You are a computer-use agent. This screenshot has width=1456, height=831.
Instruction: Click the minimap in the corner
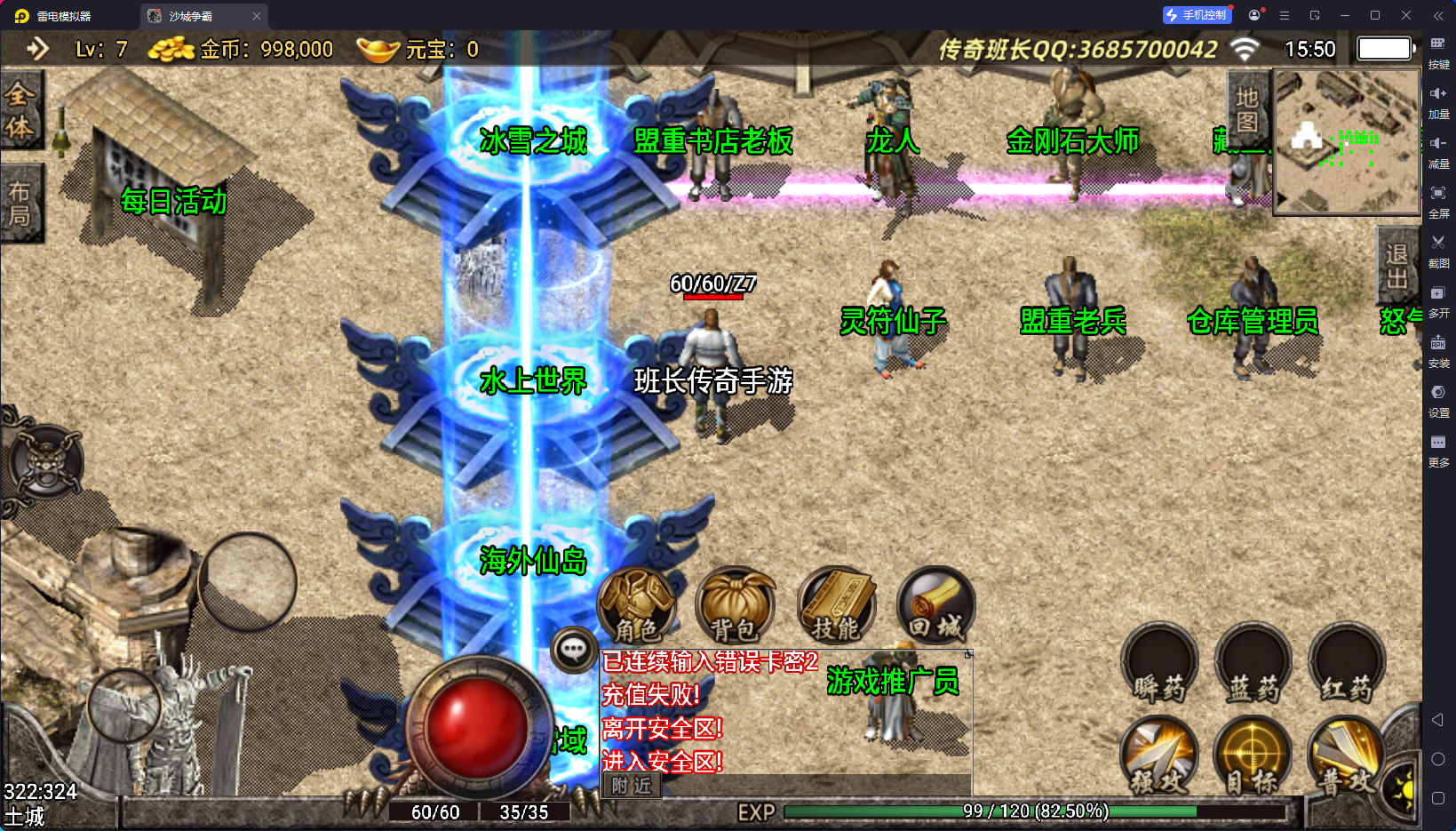click(1347, 142)
